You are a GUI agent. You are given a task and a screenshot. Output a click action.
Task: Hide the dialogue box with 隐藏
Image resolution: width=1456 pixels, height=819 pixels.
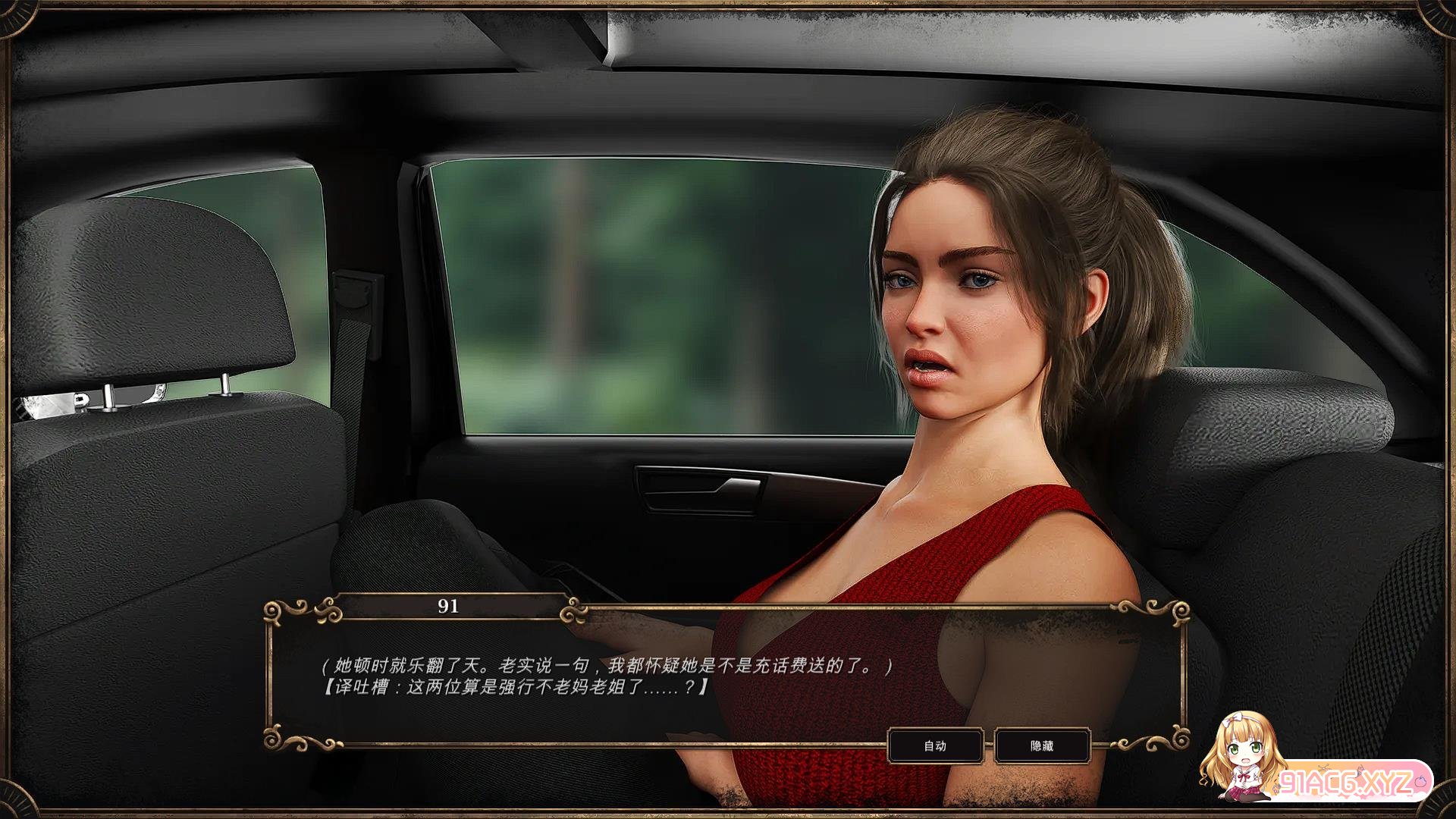click(1042, 746)
